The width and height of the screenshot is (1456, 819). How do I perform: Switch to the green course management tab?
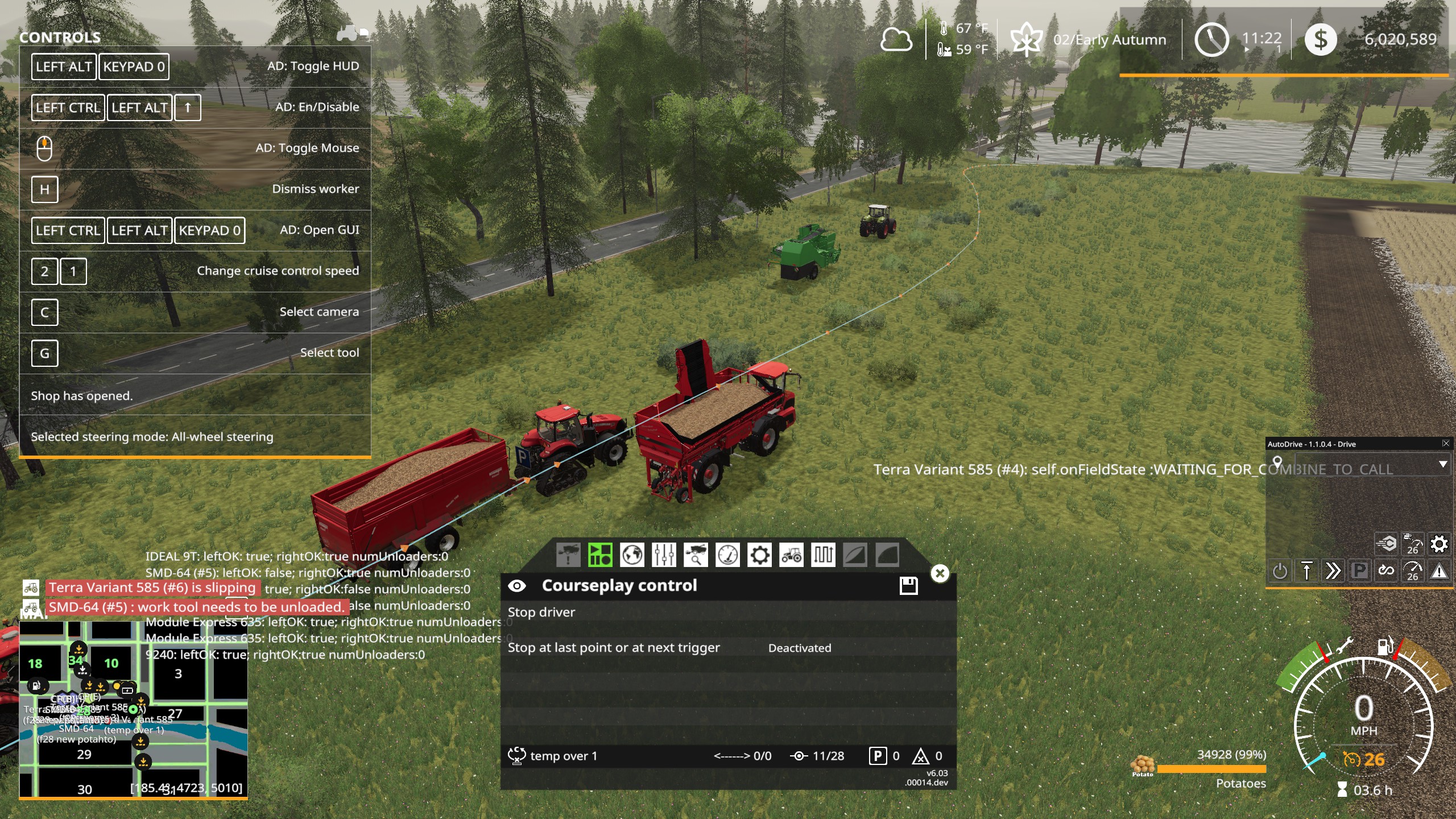(599, 555)
